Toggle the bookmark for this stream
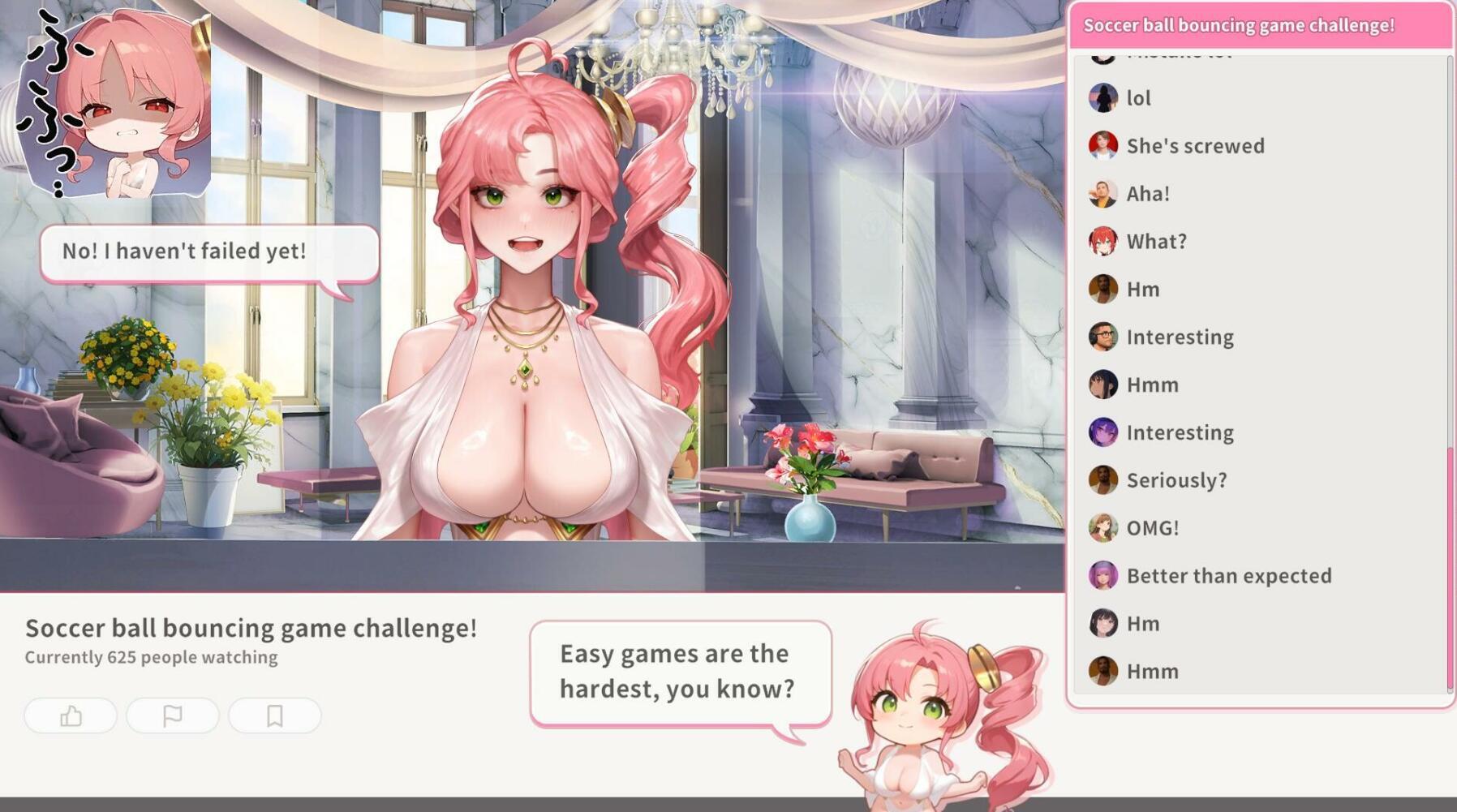The height and width of the screenshot is (812, 1457). pos(275,716)
